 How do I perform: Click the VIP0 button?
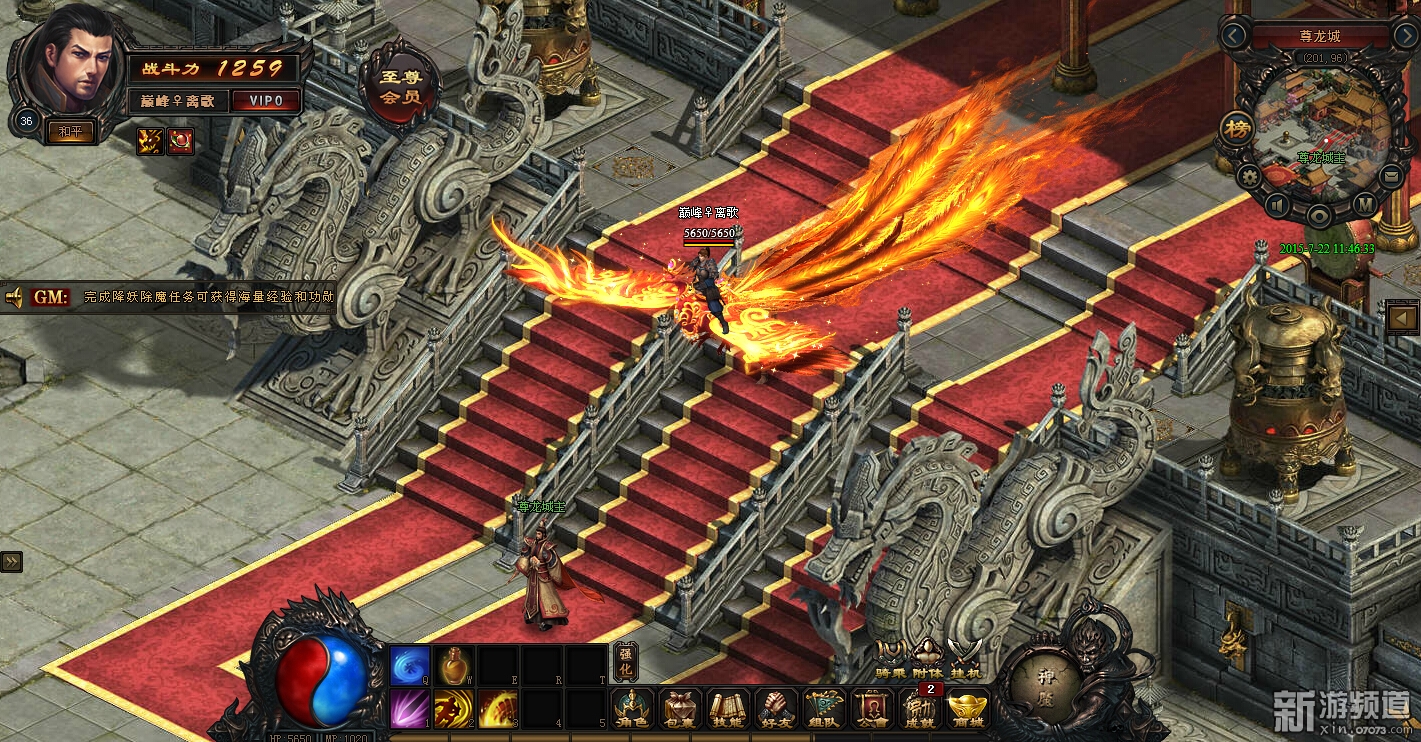tap(266, 101)
